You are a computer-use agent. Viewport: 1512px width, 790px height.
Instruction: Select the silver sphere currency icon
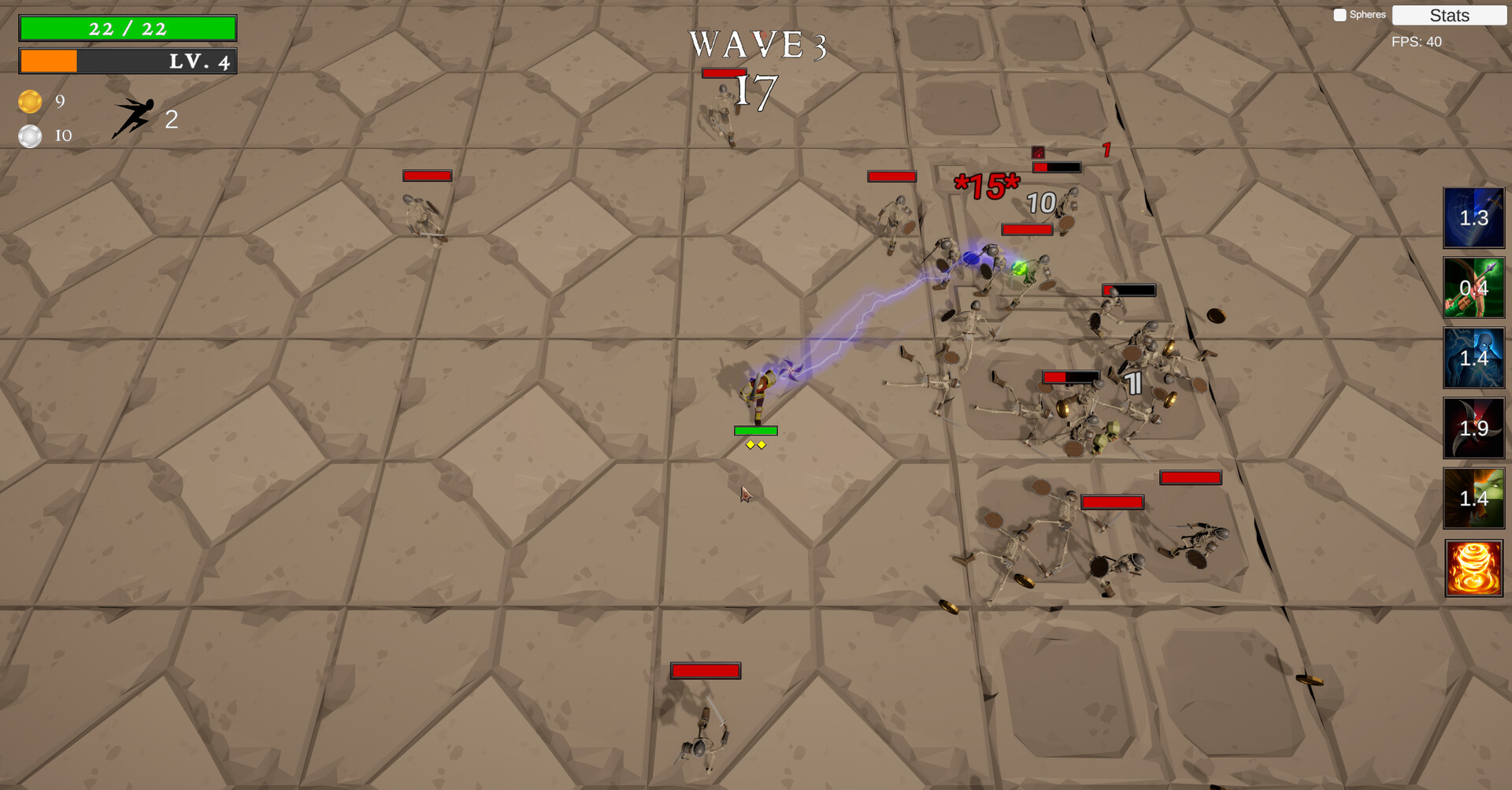point(30,135)
